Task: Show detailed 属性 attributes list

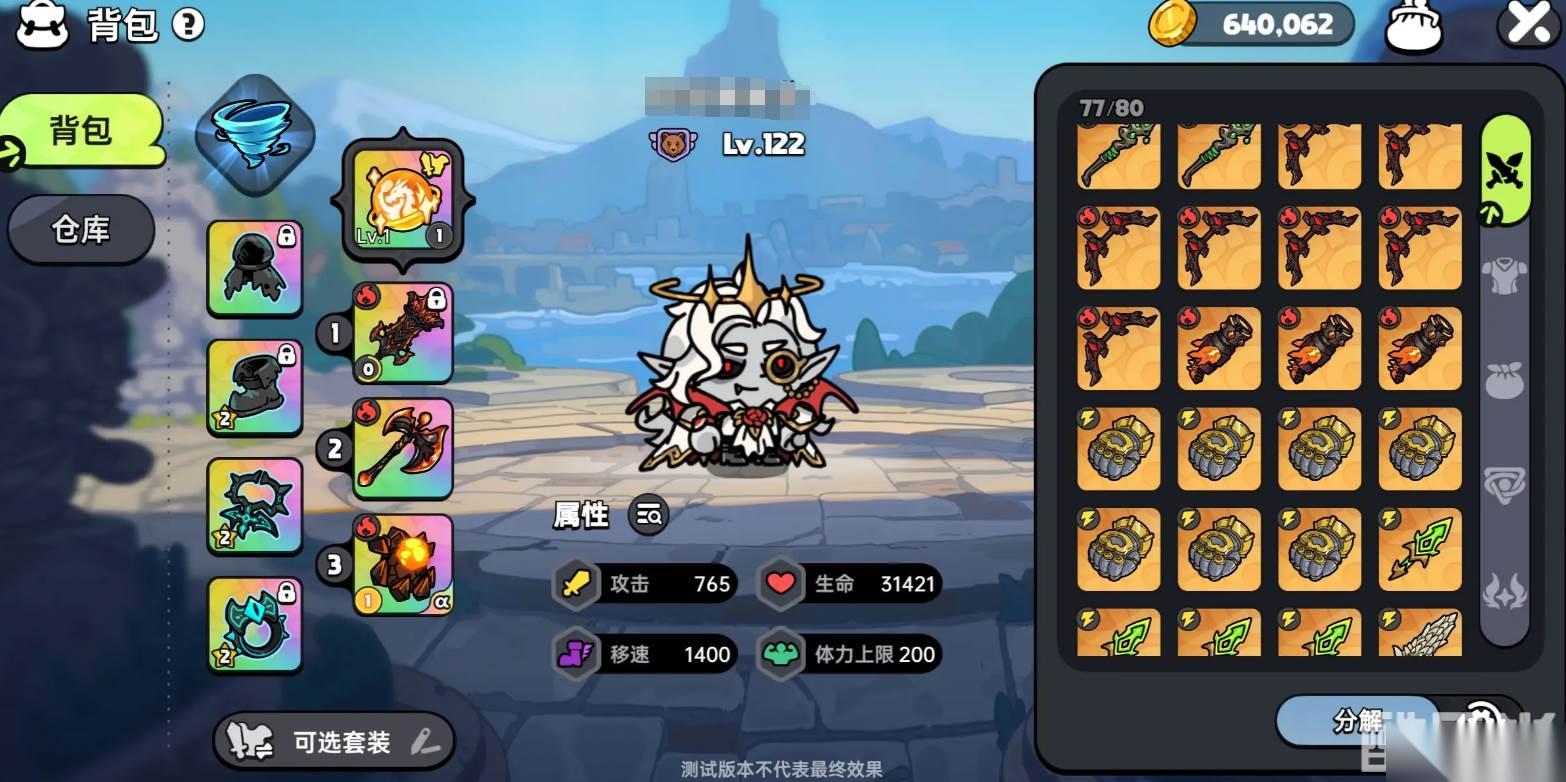Action: pyautogui.click(x=648, y=516)
